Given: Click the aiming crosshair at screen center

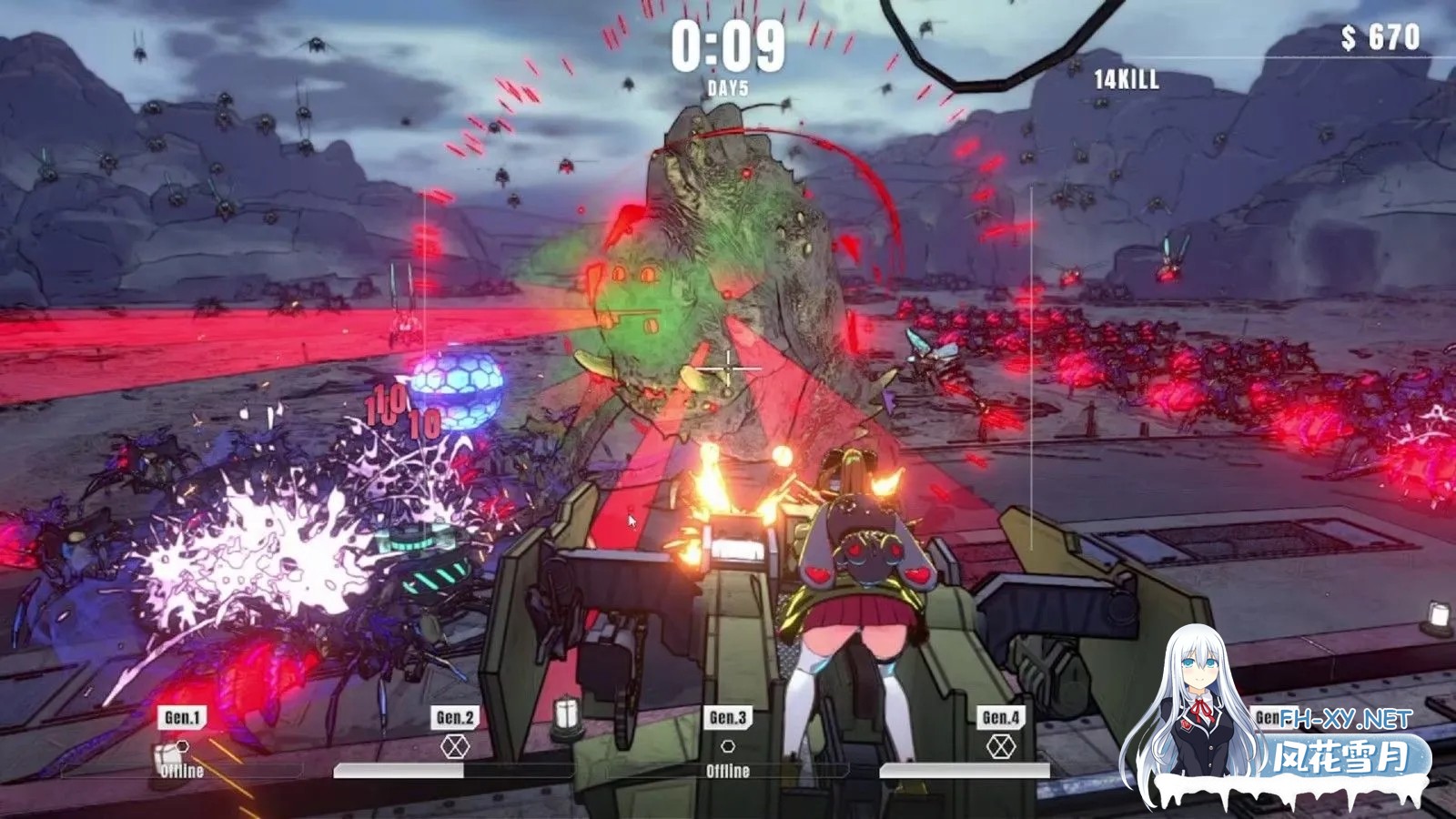Looking at the screenshot, I should pos(728,369).
